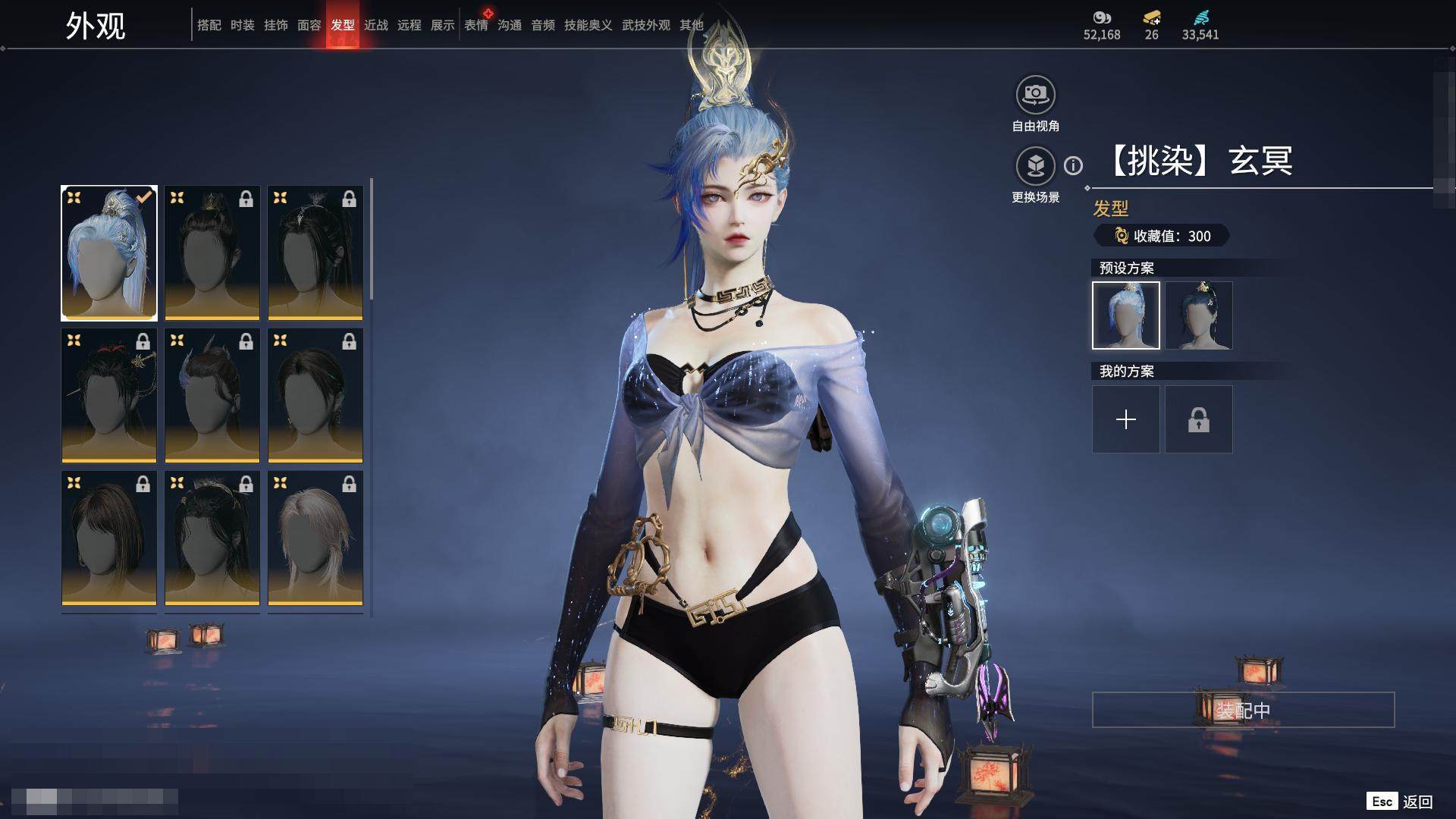Open the 技能奥义 tab

(x=588, y=25)
